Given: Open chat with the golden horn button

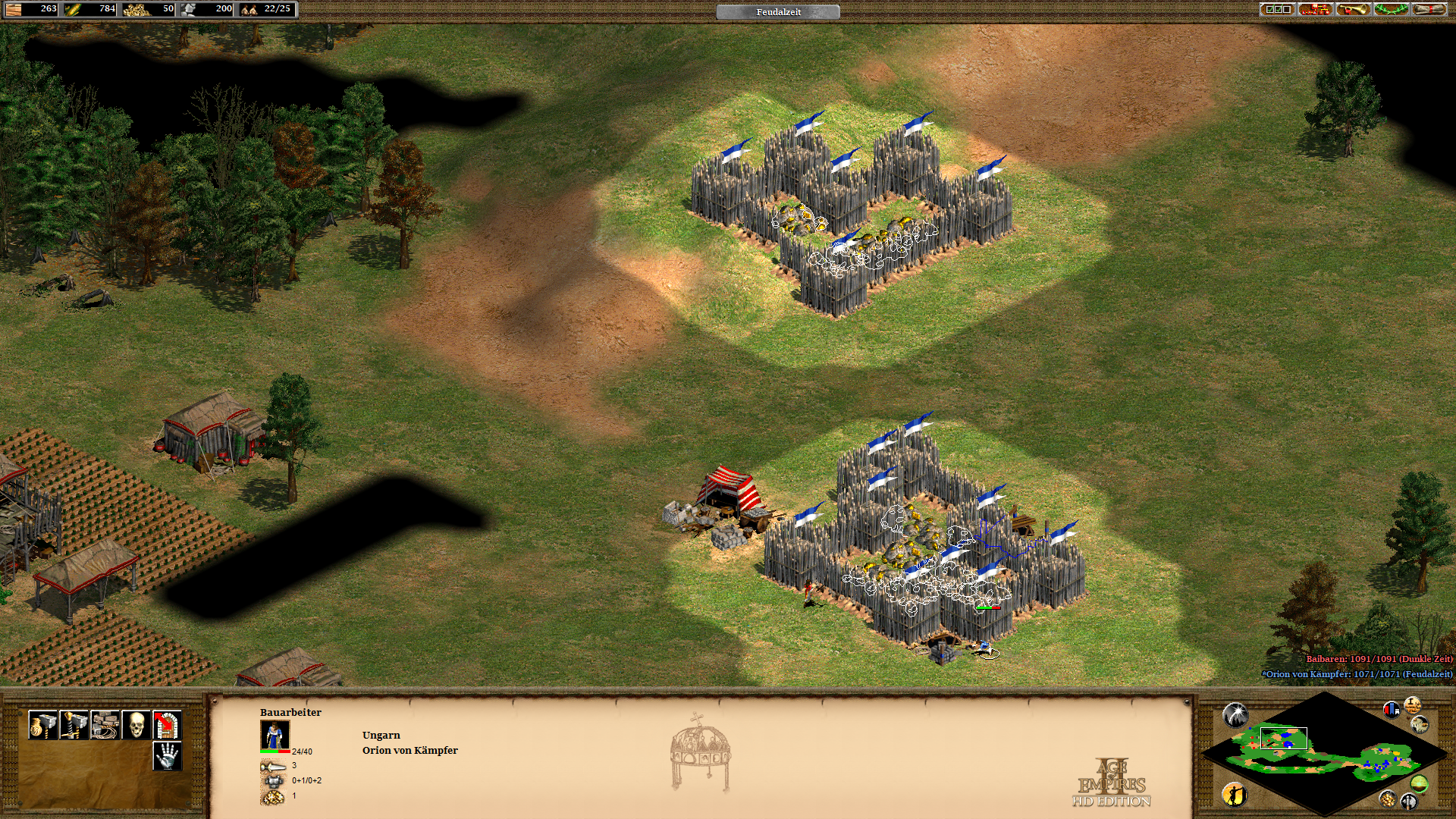Looking at the screenshot, I should click(x=1354, y=9).
